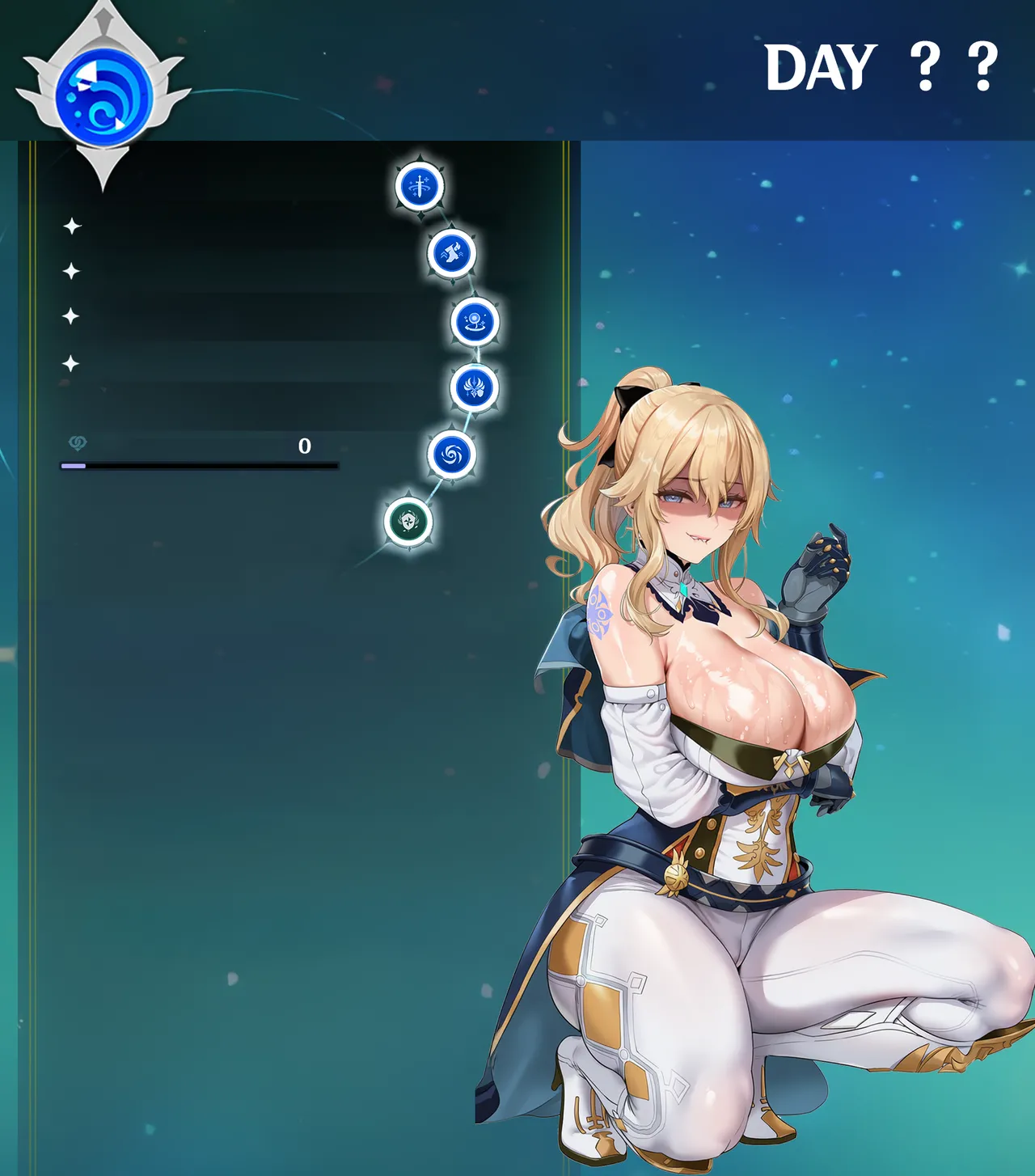The height and width of the screenshot is (1176, 1035).
Task: Activate the swirling vortex constellation node
Action: pos(451,455)
